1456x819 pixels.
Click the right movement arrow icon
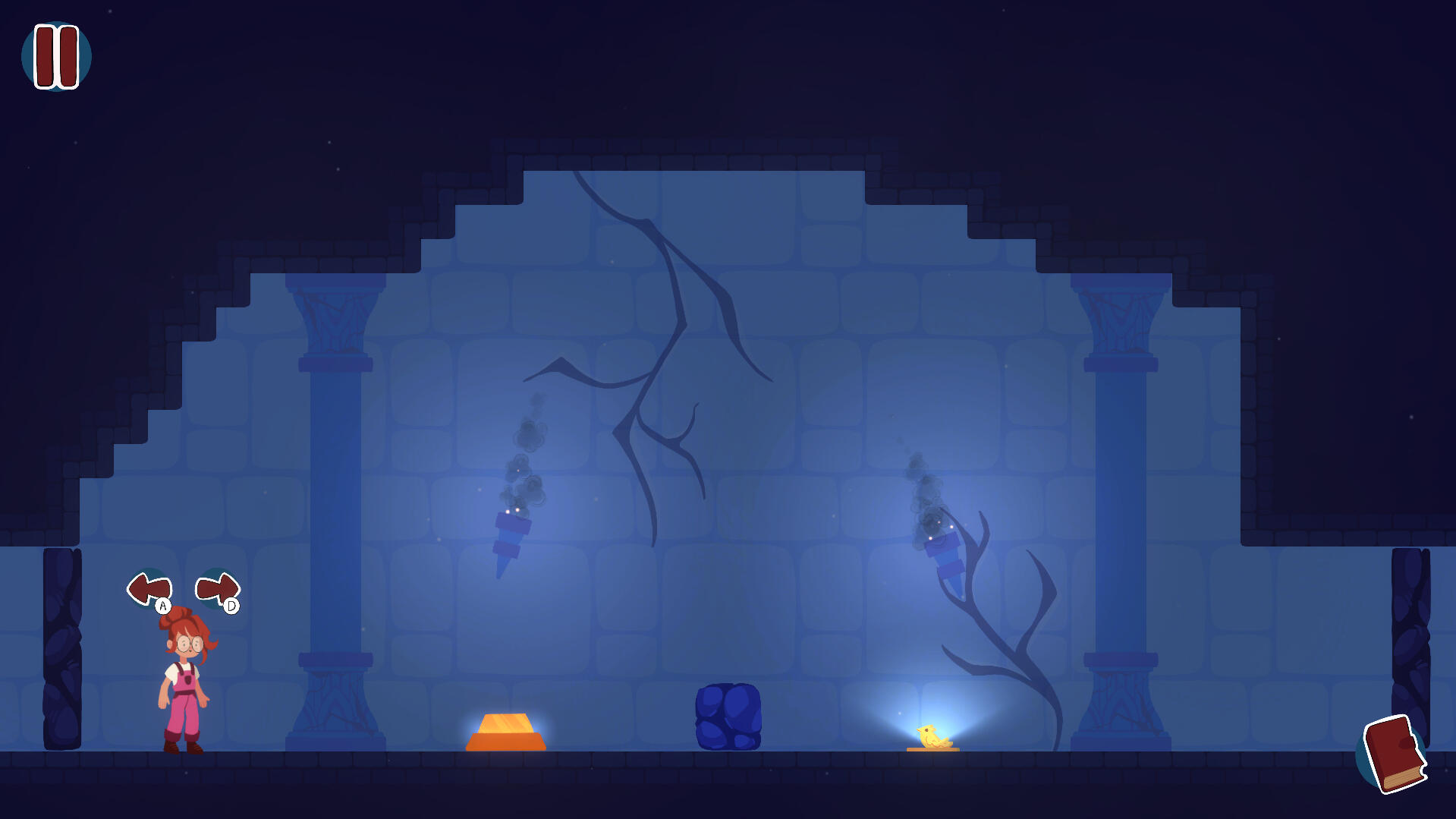(219, 588)
